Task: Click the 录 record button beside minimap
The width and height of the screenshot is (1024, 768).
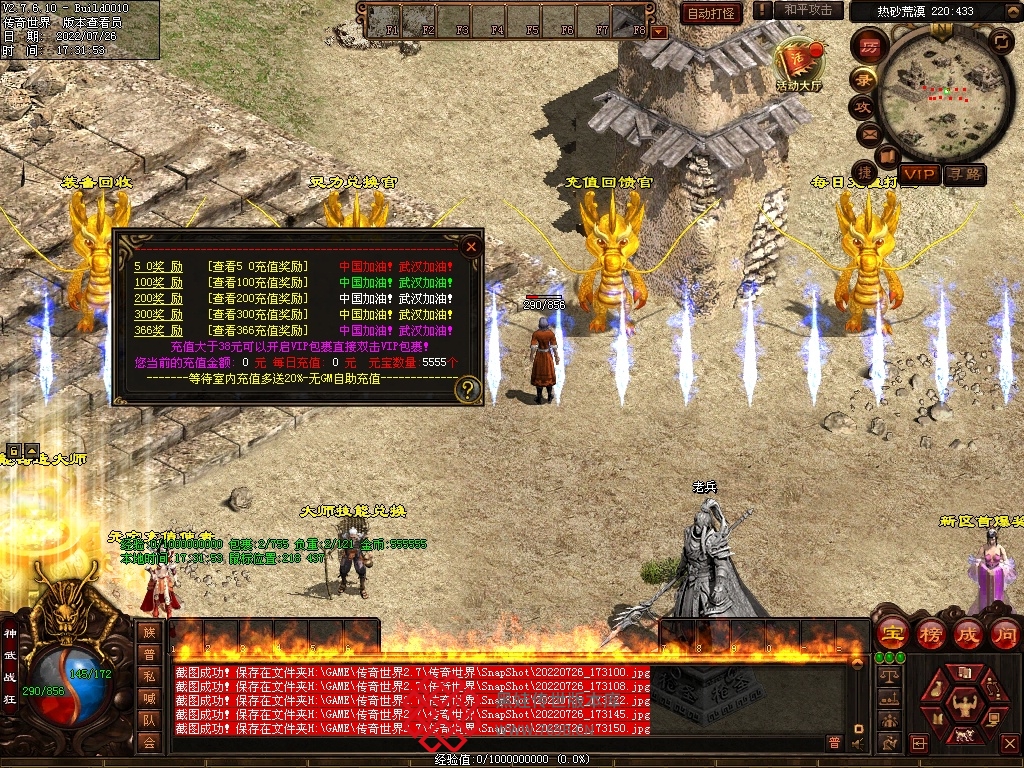Action: (863, 79)
